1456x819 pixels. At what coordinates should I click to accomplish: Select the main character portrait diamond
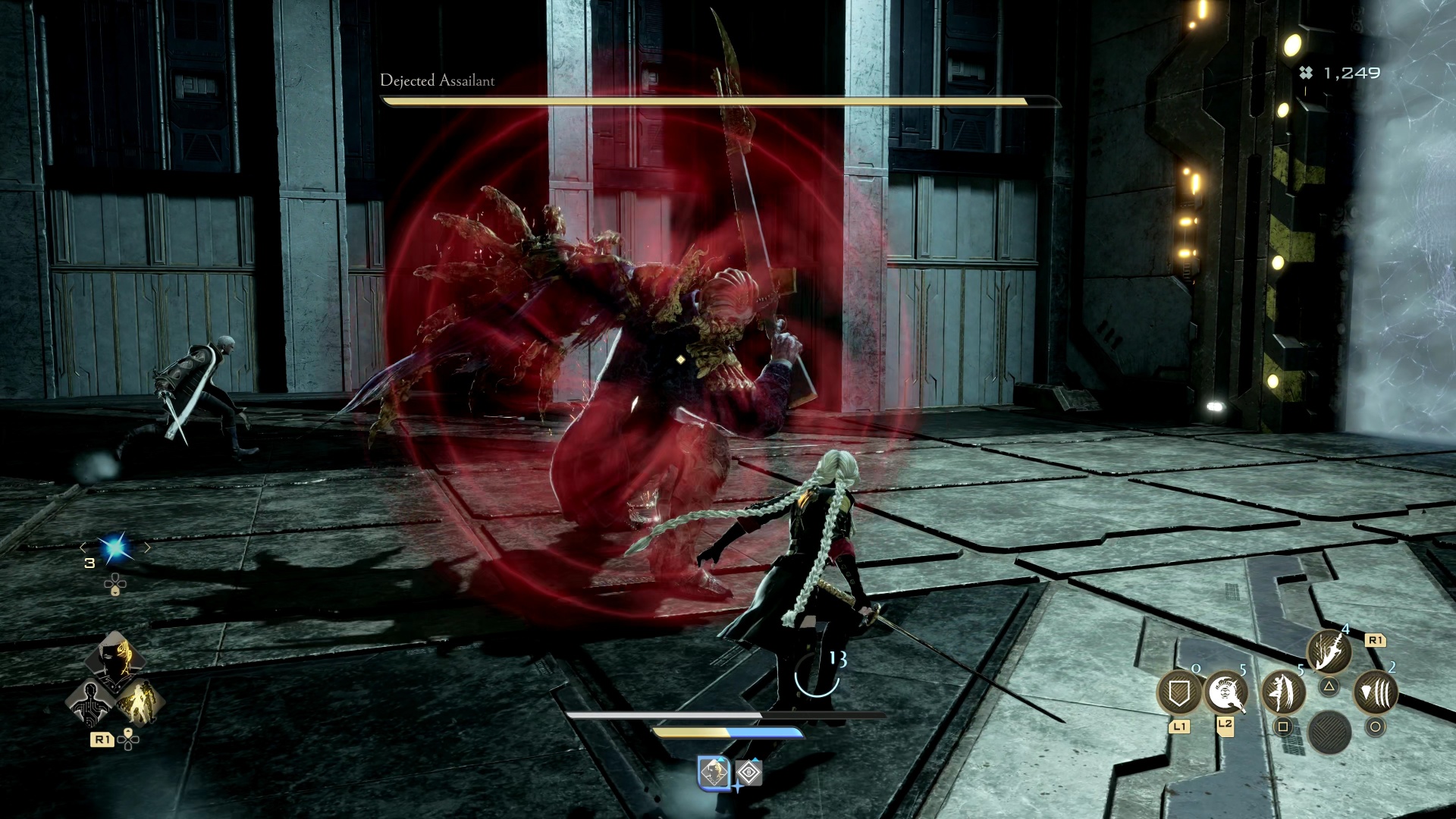coord(115,662)
